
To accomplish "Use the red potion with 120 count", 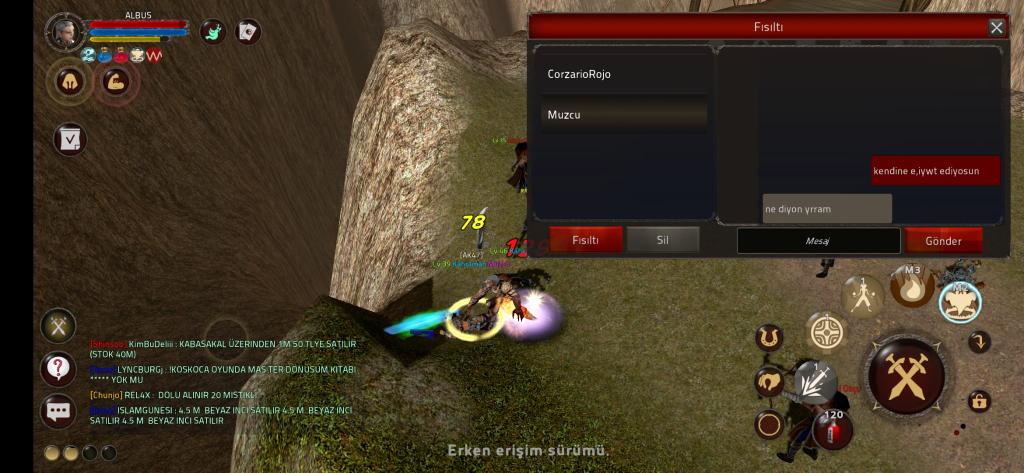I will tap(832, 429).
